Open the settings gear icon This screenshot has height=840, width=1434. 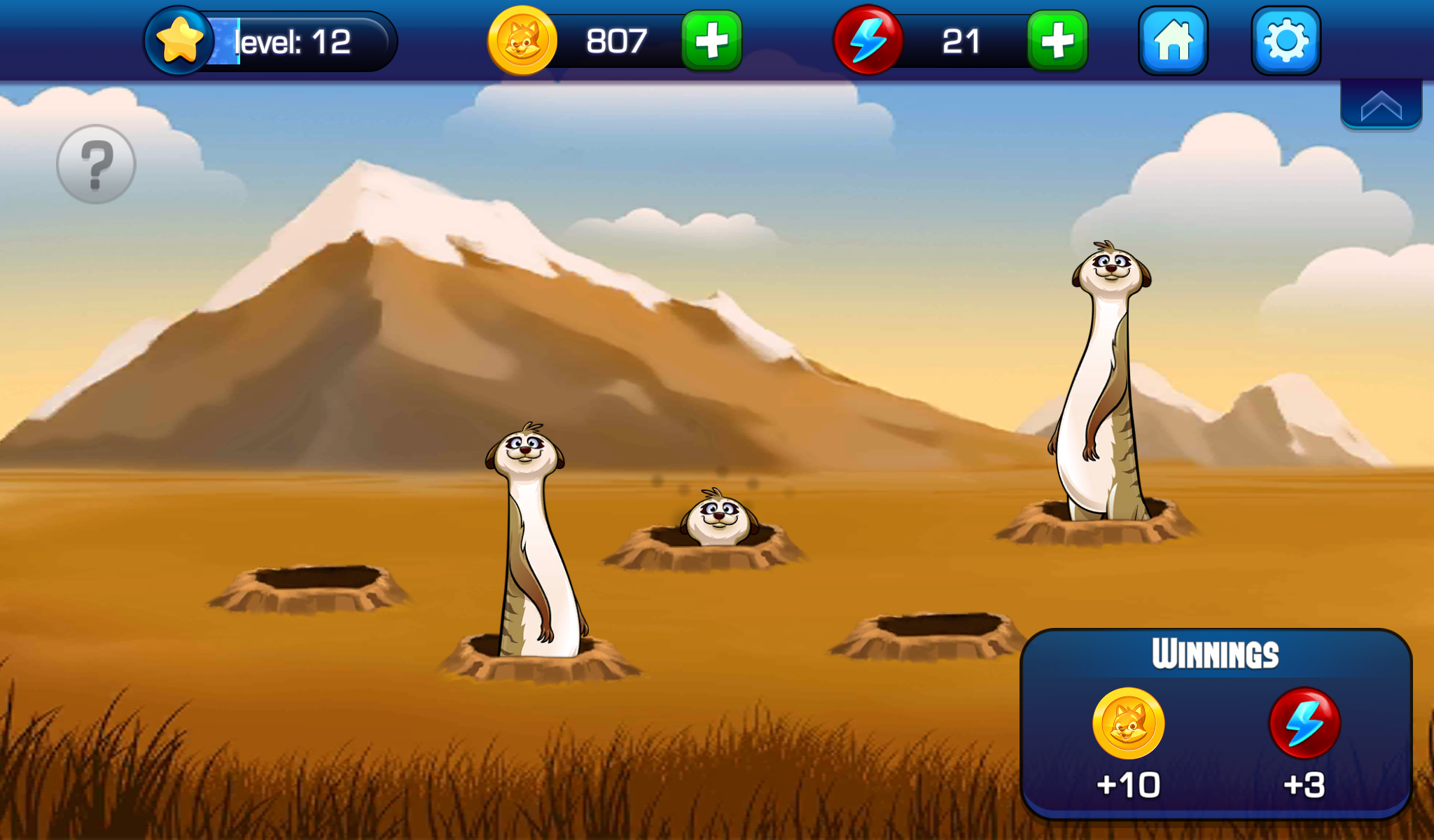1287,41
